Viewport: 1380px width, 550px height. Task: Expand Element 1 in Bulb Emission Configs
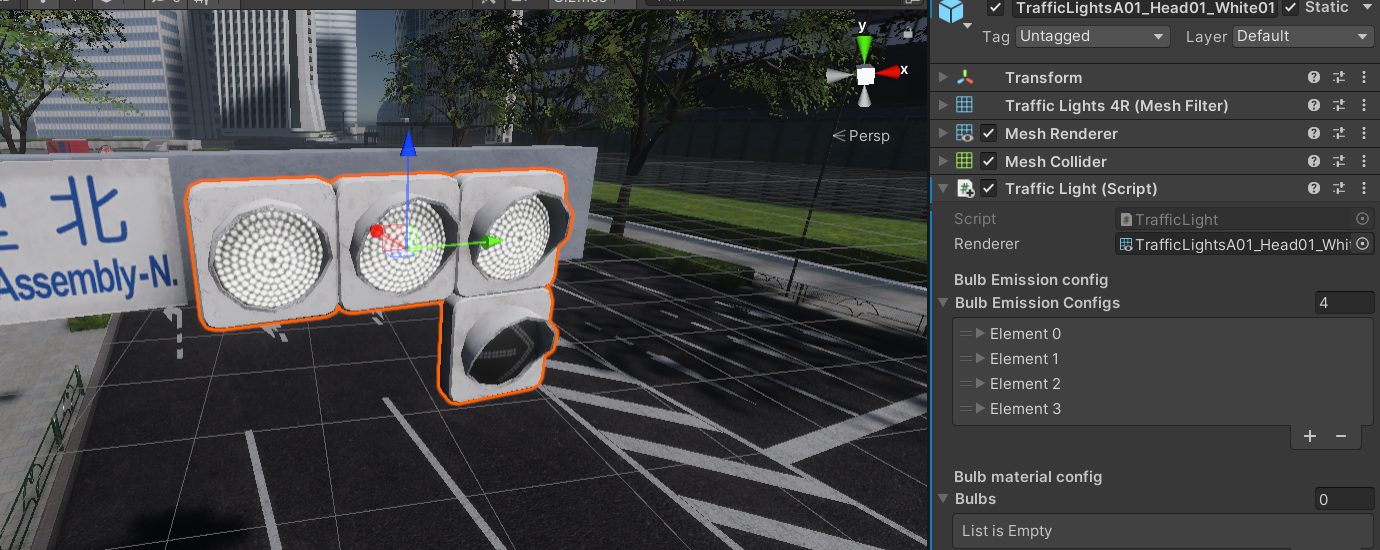coord(980,359)
